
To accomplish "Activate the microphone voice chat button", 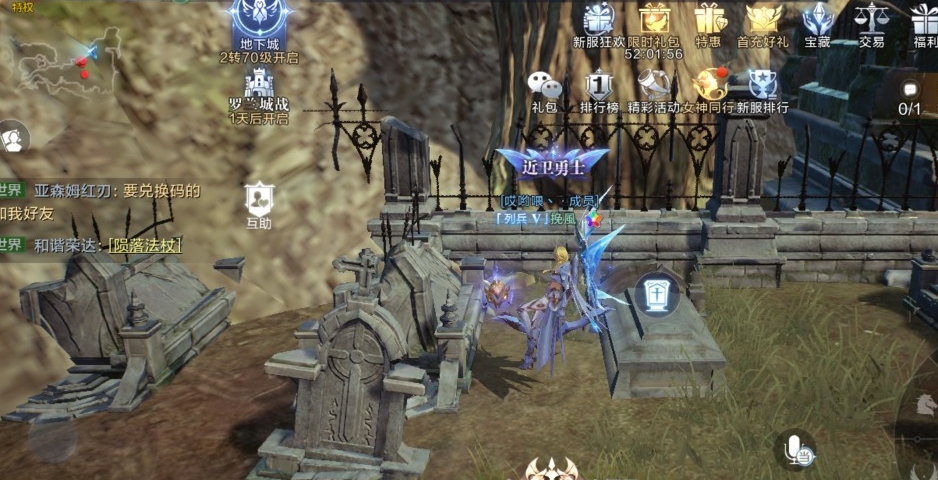I will point(796,450).
